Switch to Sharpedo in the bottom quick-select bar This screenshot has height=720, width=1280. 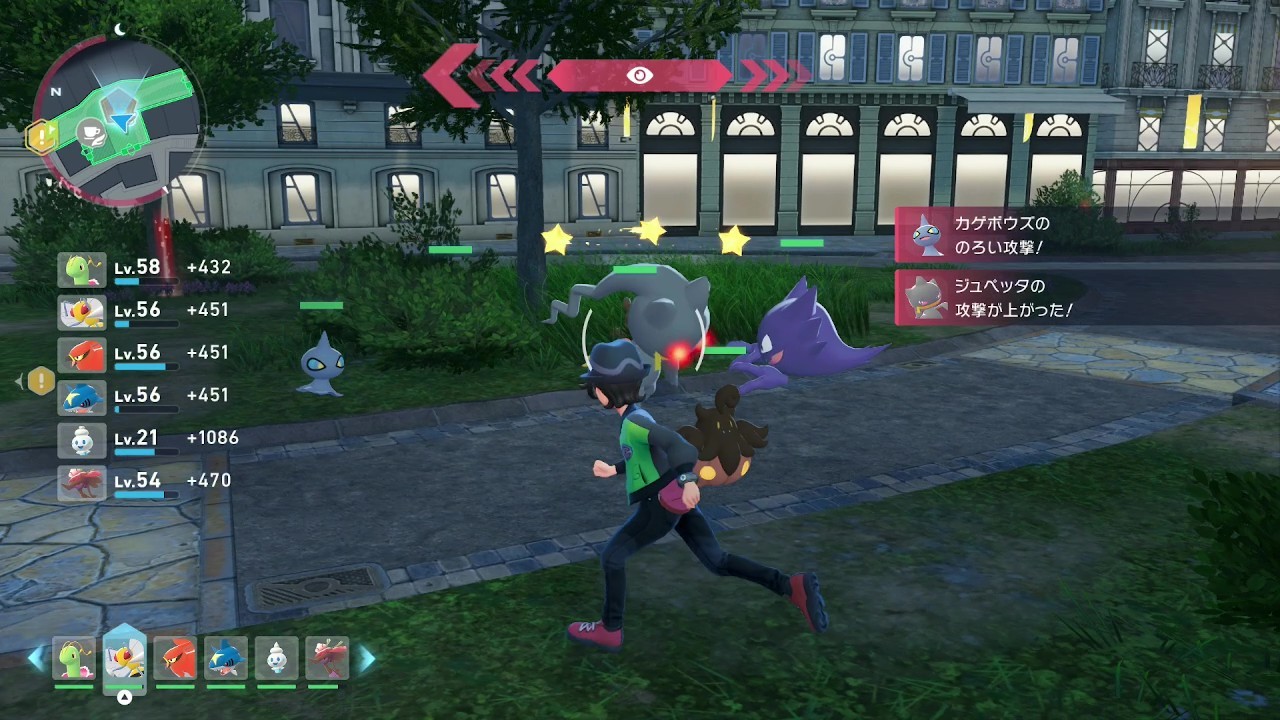226,658
